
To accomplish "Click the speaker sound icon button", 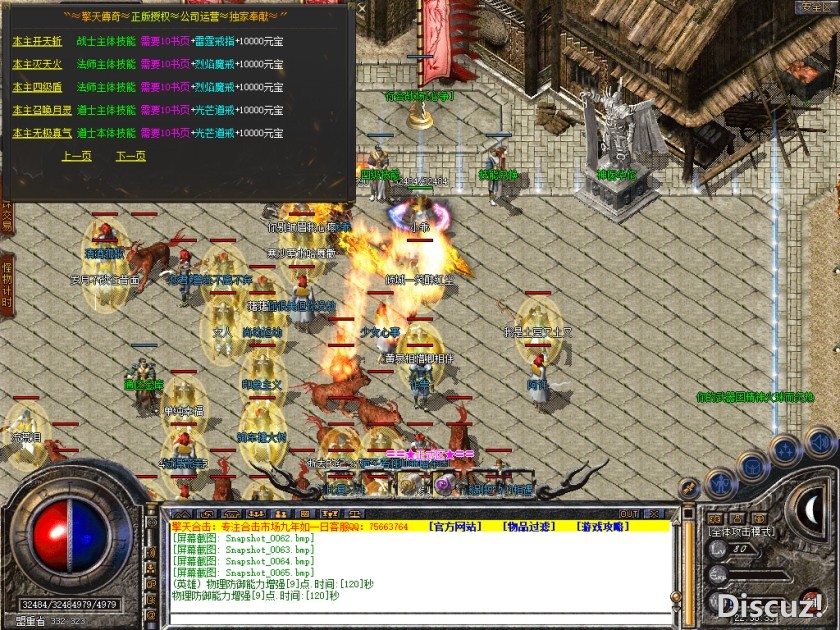I will [x=819, y=441].
